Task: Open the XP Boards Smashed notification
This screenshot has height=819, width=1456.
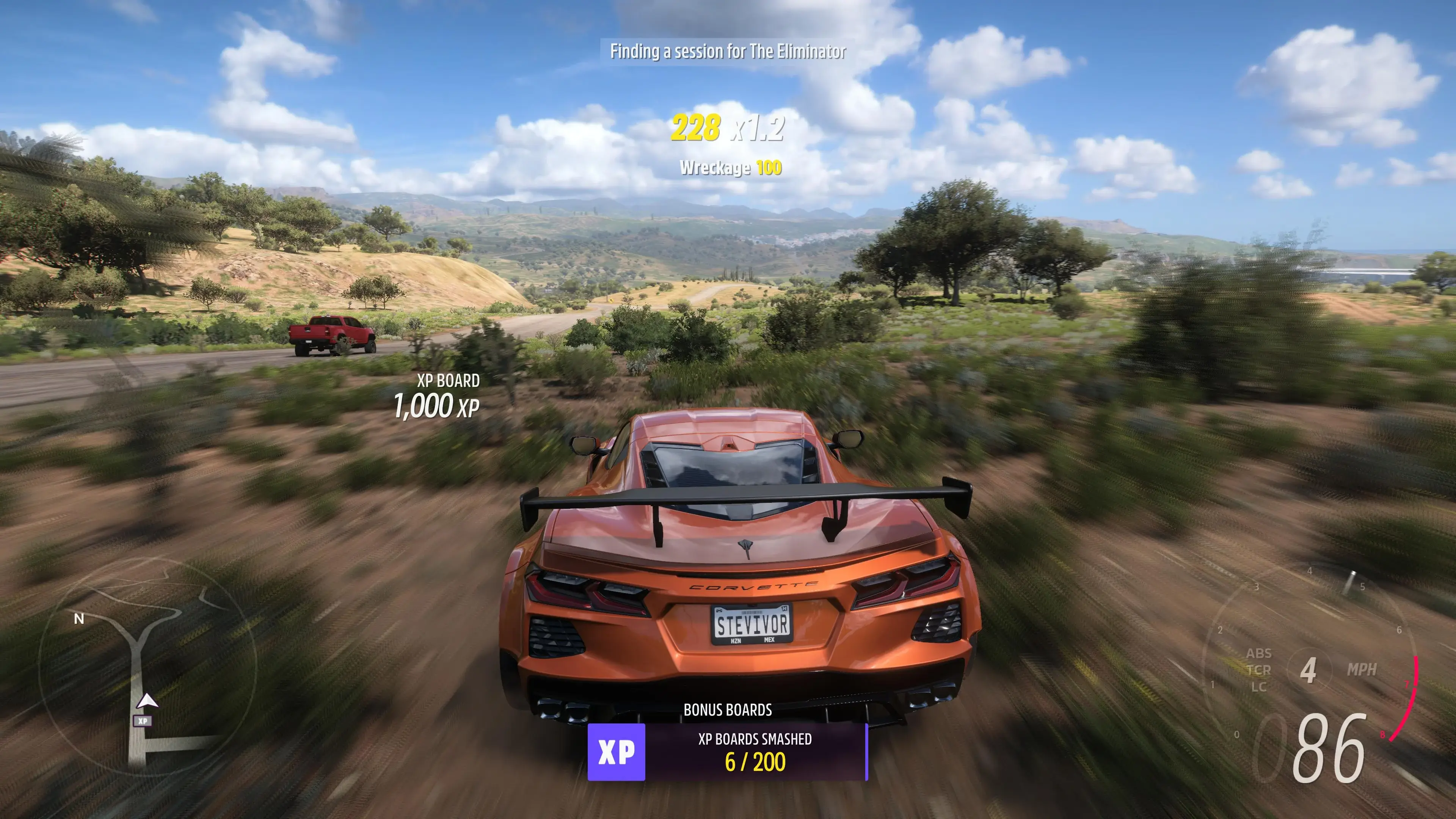Action: pos(728,752)
